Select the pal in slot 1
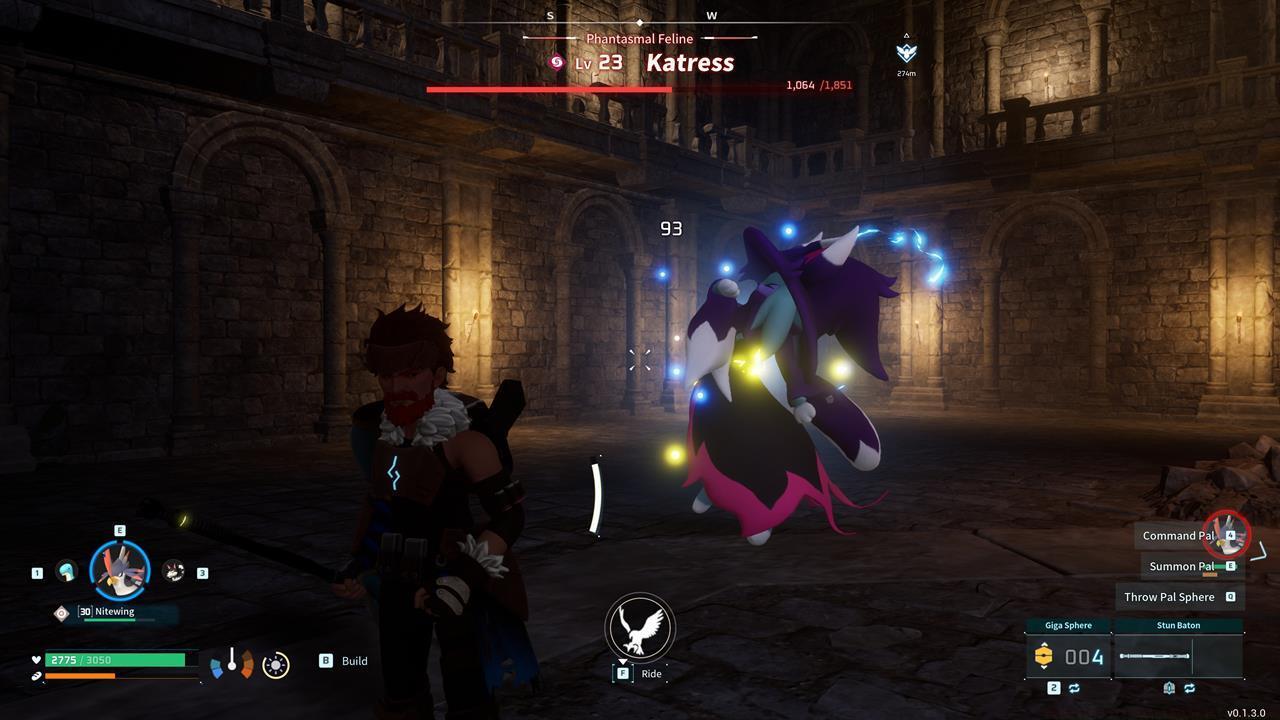1280x720 pixels. point(66,571)
